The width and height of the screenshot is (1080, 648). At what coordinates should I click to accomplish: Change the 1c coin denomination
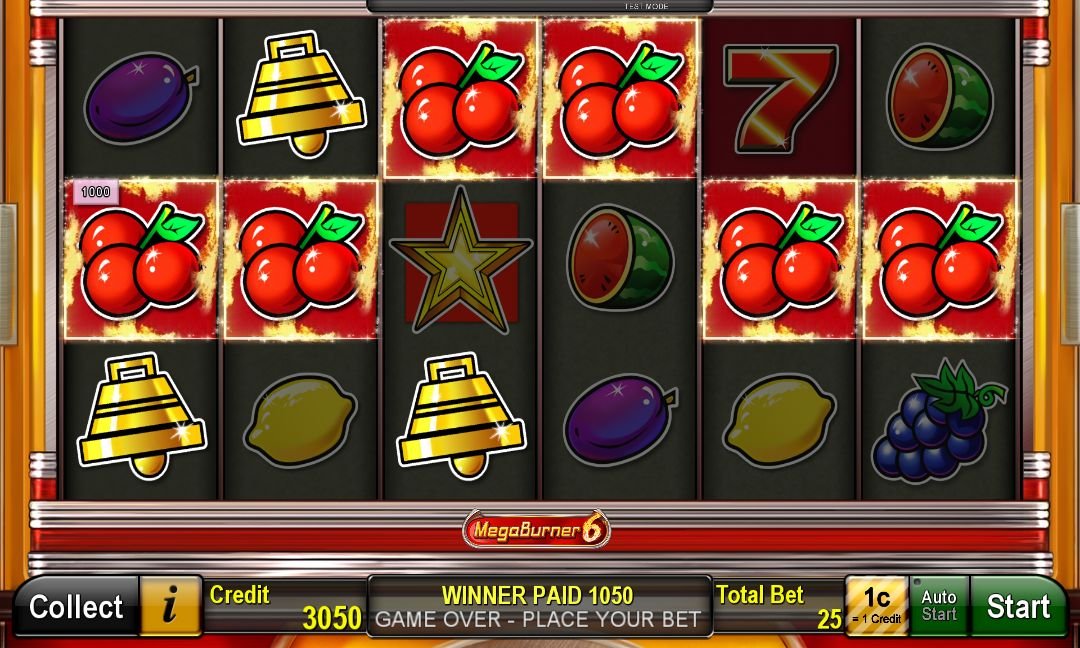pos(876,606)
